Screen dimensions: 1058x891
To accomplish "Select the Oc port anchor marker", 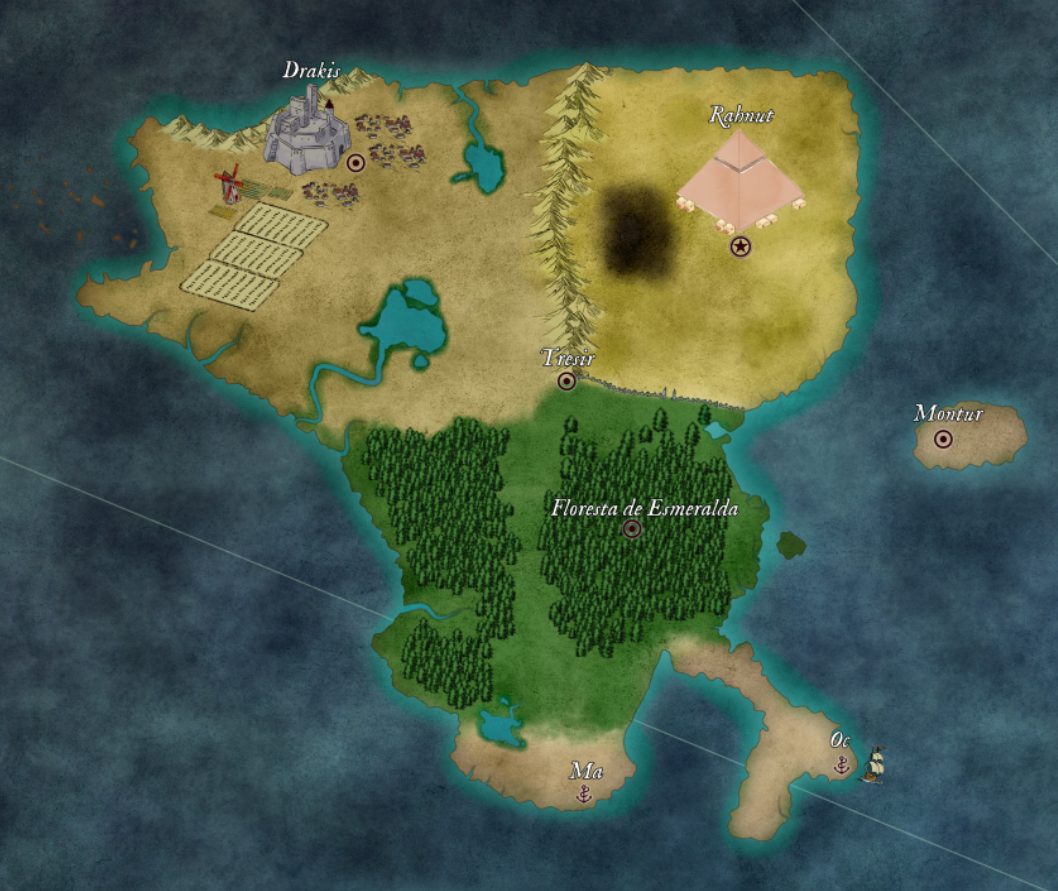I will coord(842,764).
